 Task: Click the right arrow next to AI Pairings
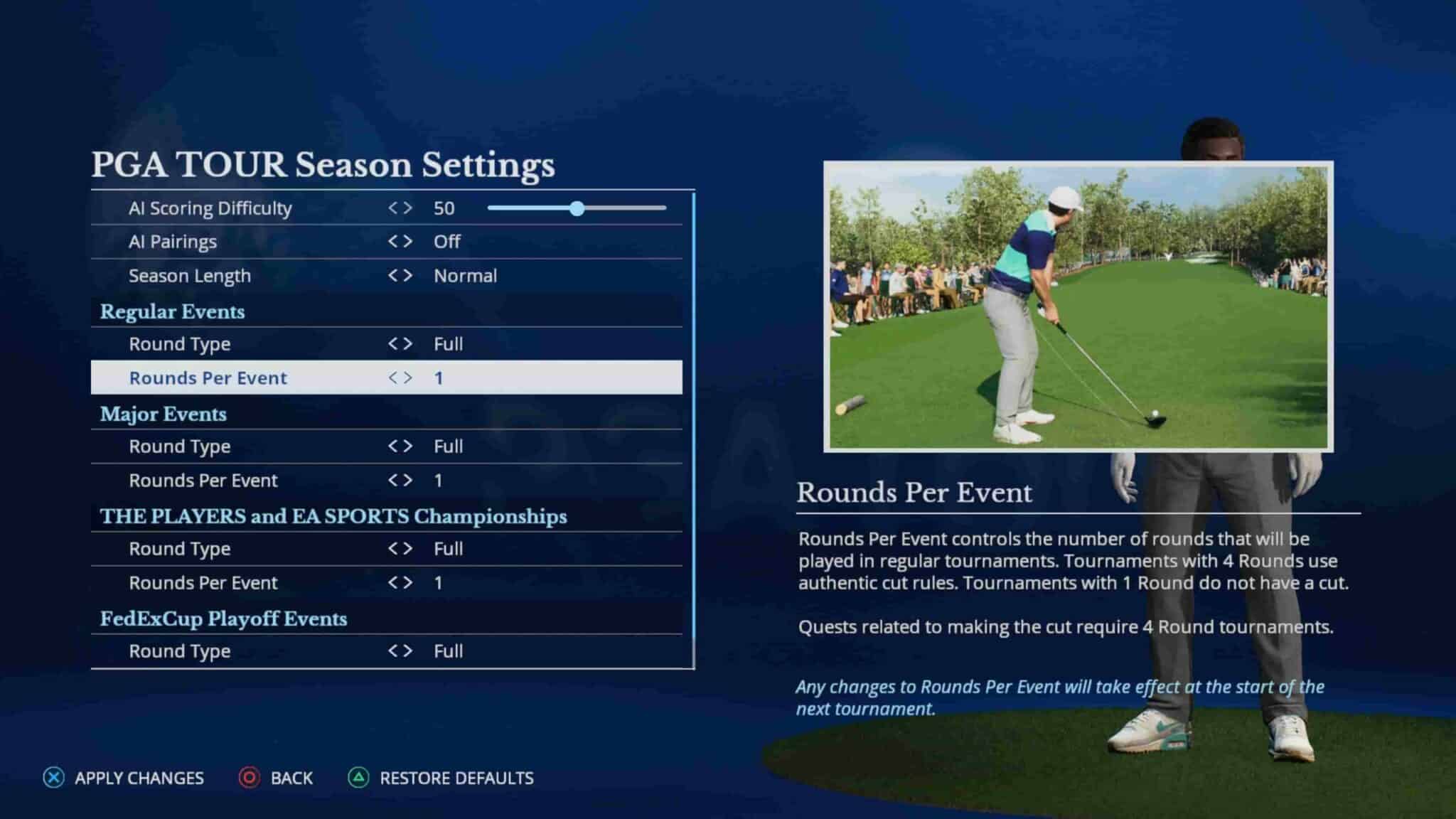408,242
